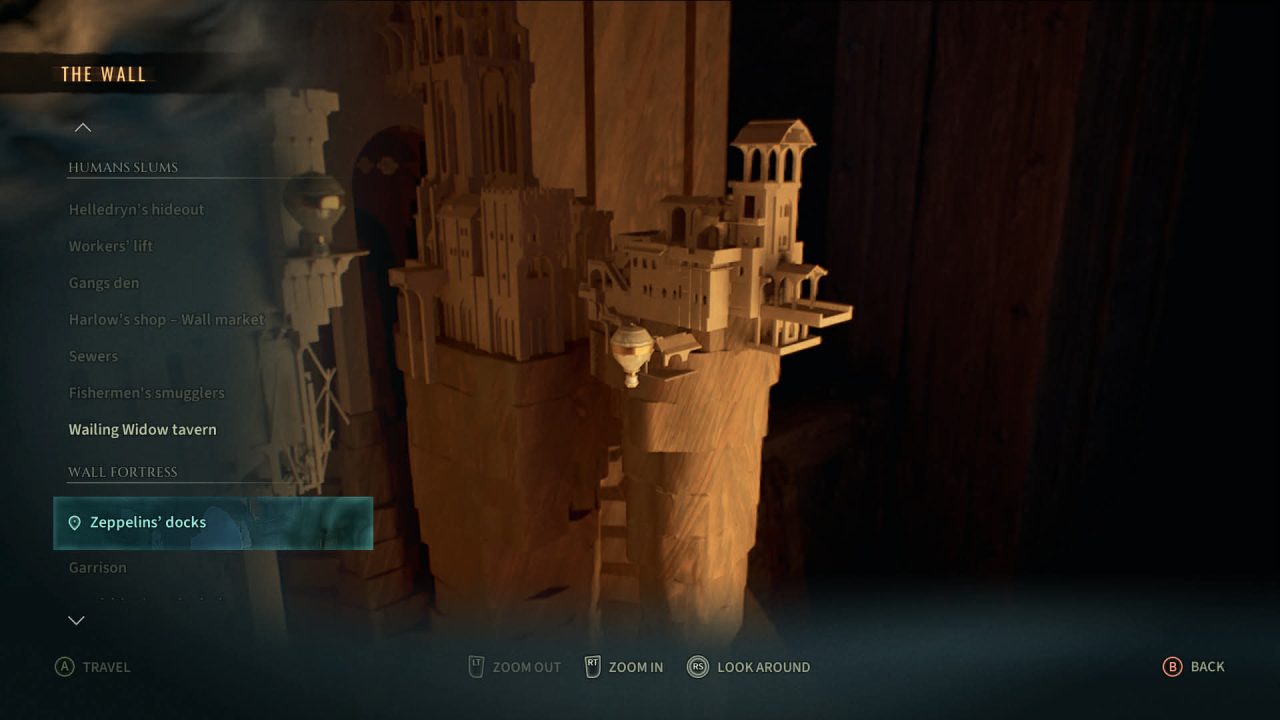The image size is (1280, 720).
Task: Pick Harlow's shop – Wall market
Action: (x=166, y=320)
